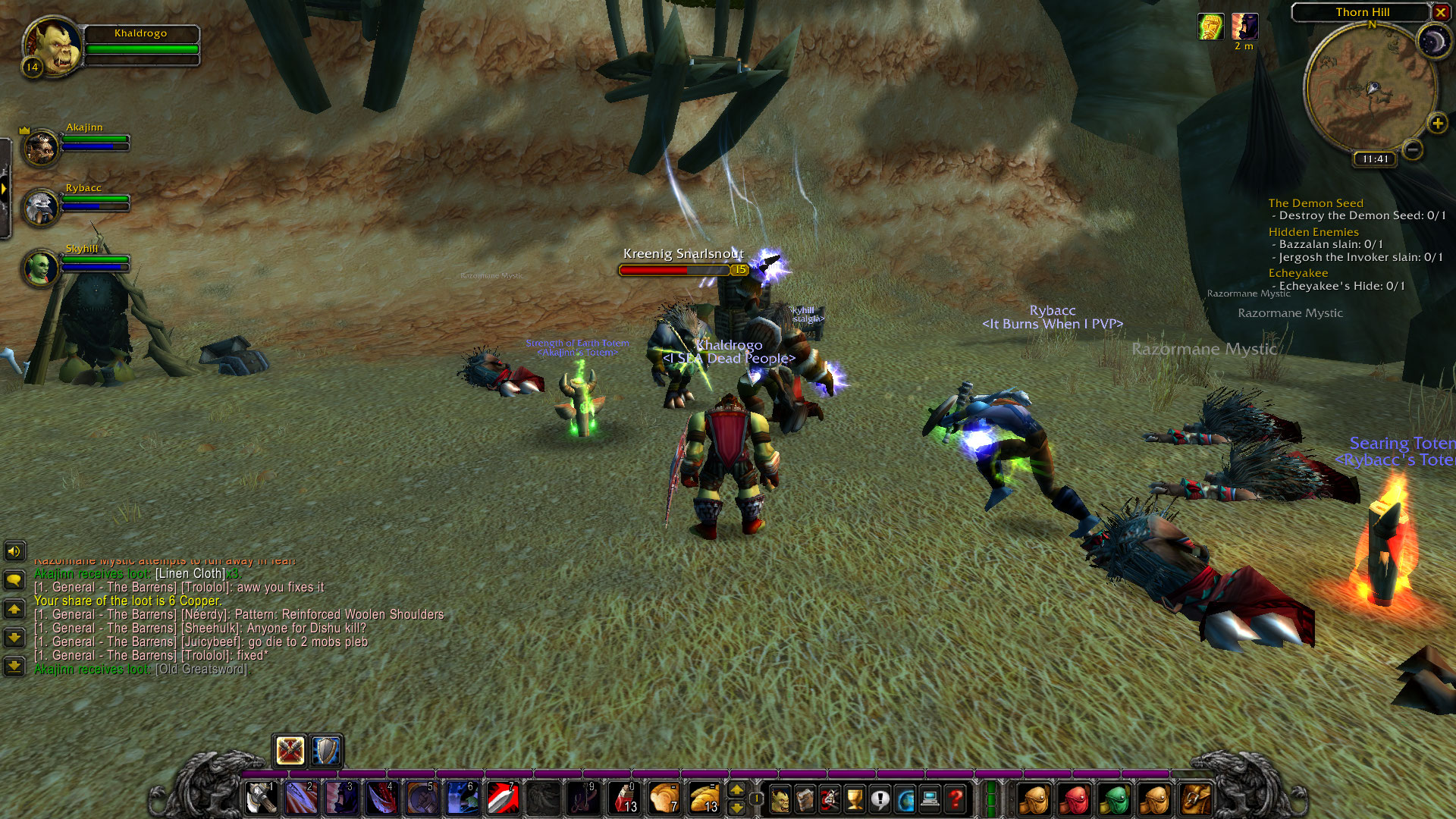The width and height of the screenshot is (1456, 819).
Task: Switch to the next action bar page up arrow
Action: point(736,790)
